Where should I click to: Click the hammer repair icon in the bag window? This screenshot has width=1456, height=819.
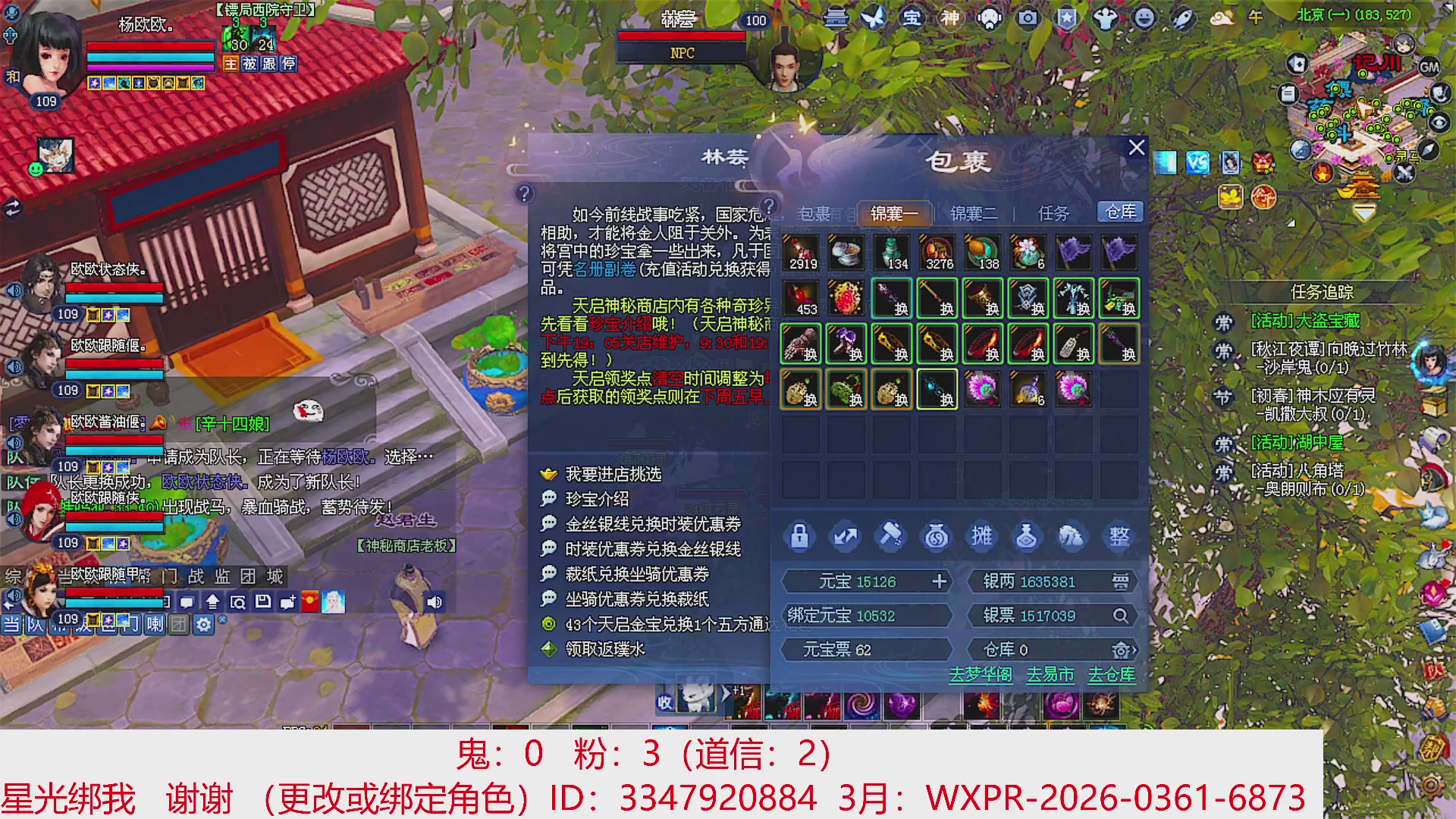pos(891,536)
